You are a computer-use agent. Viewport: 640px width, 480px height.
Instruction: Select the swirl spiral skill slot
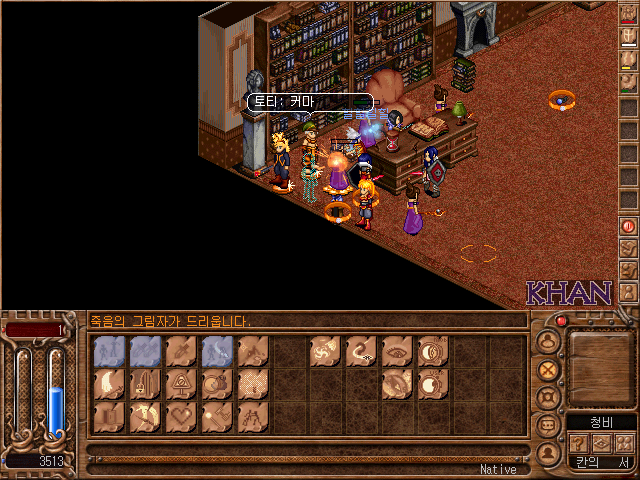pyautogui.click(x=324, y=350)
